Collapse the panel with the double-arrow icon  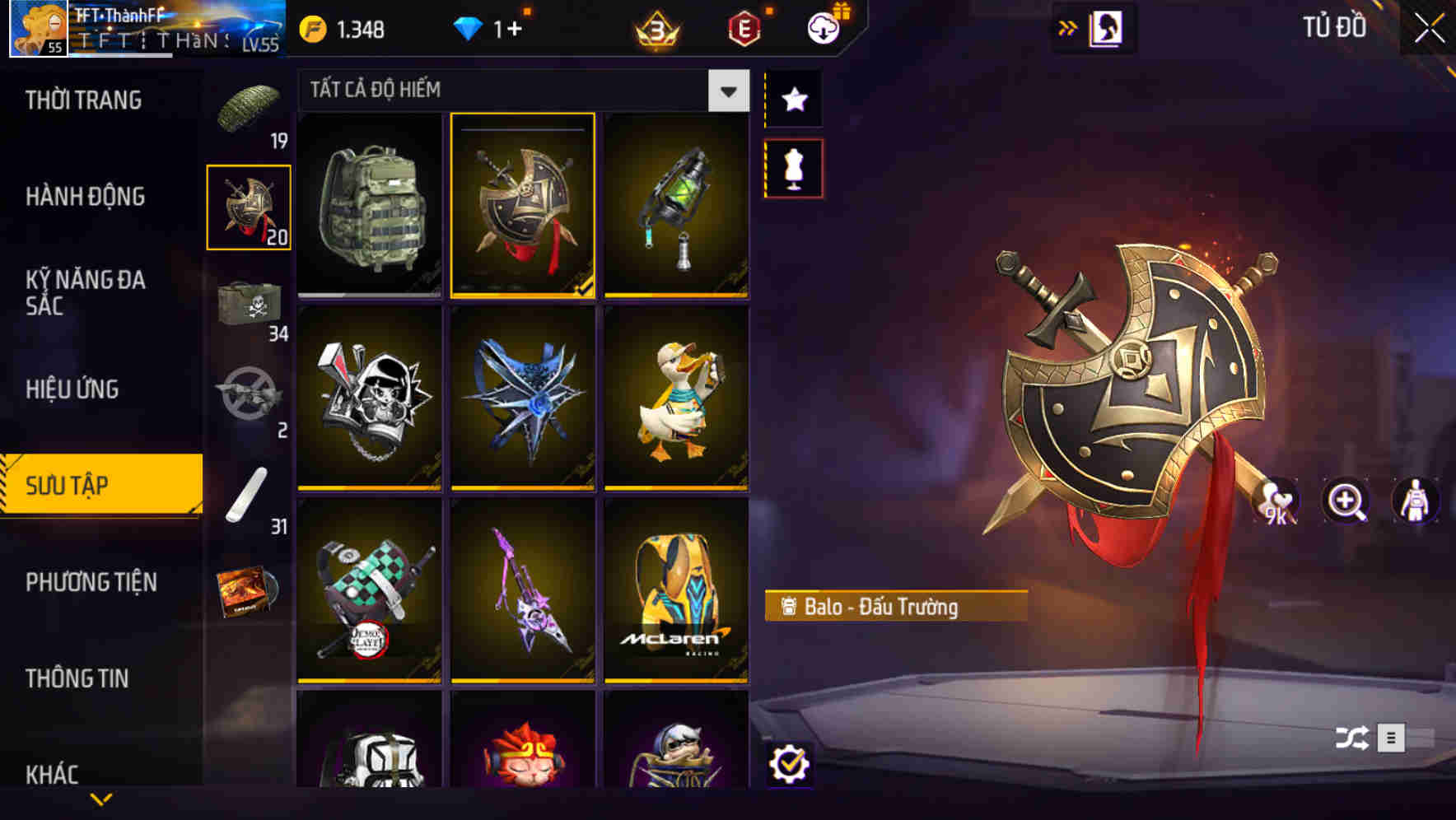tap(1068, 26)
